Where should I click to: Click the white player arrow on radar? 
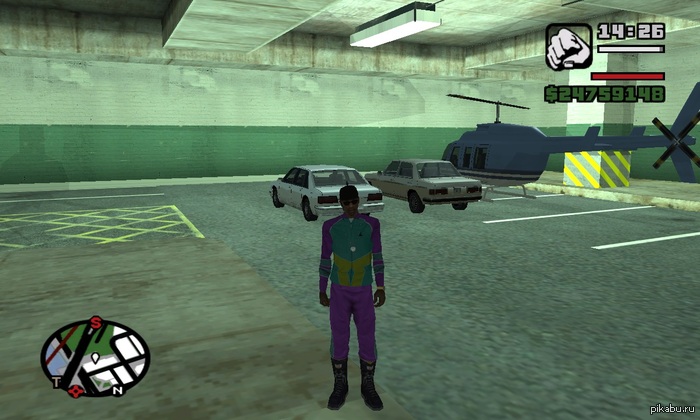click(94, 357)
